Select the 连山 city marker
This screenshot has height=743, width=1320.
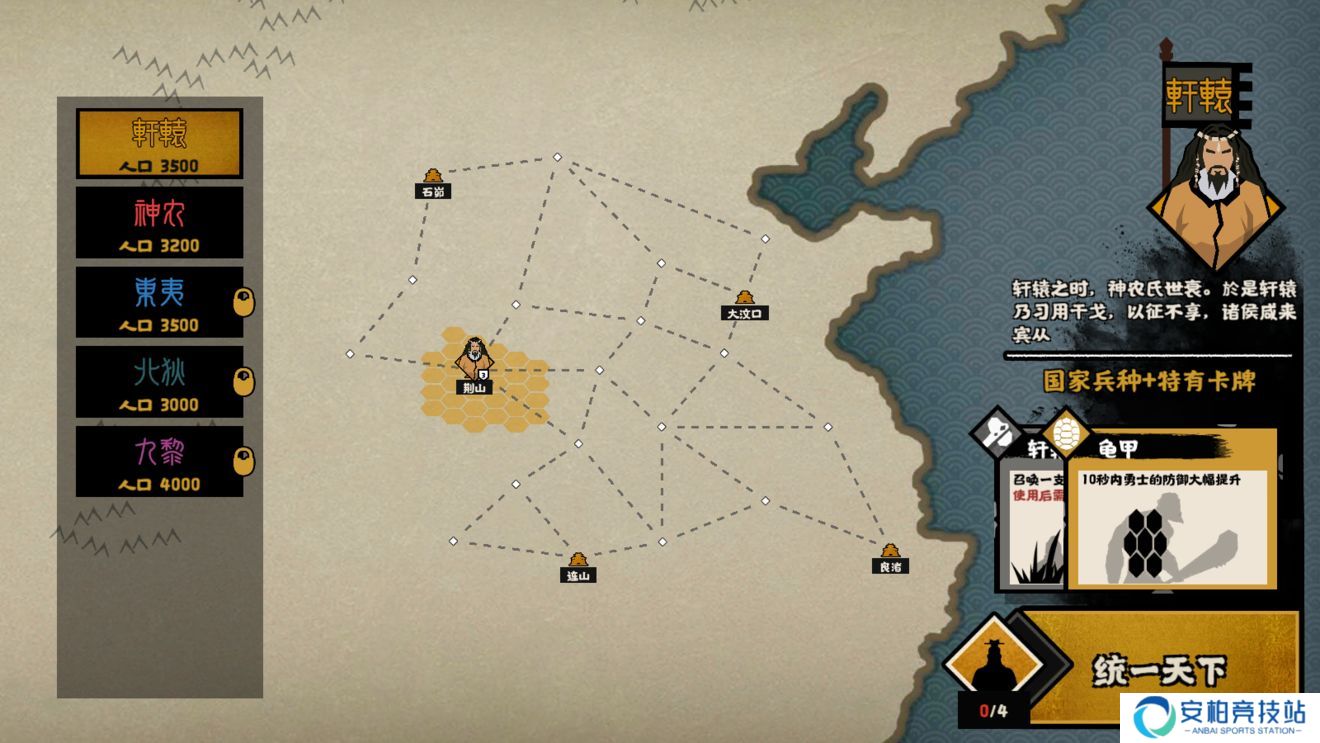tap(577, 565)
